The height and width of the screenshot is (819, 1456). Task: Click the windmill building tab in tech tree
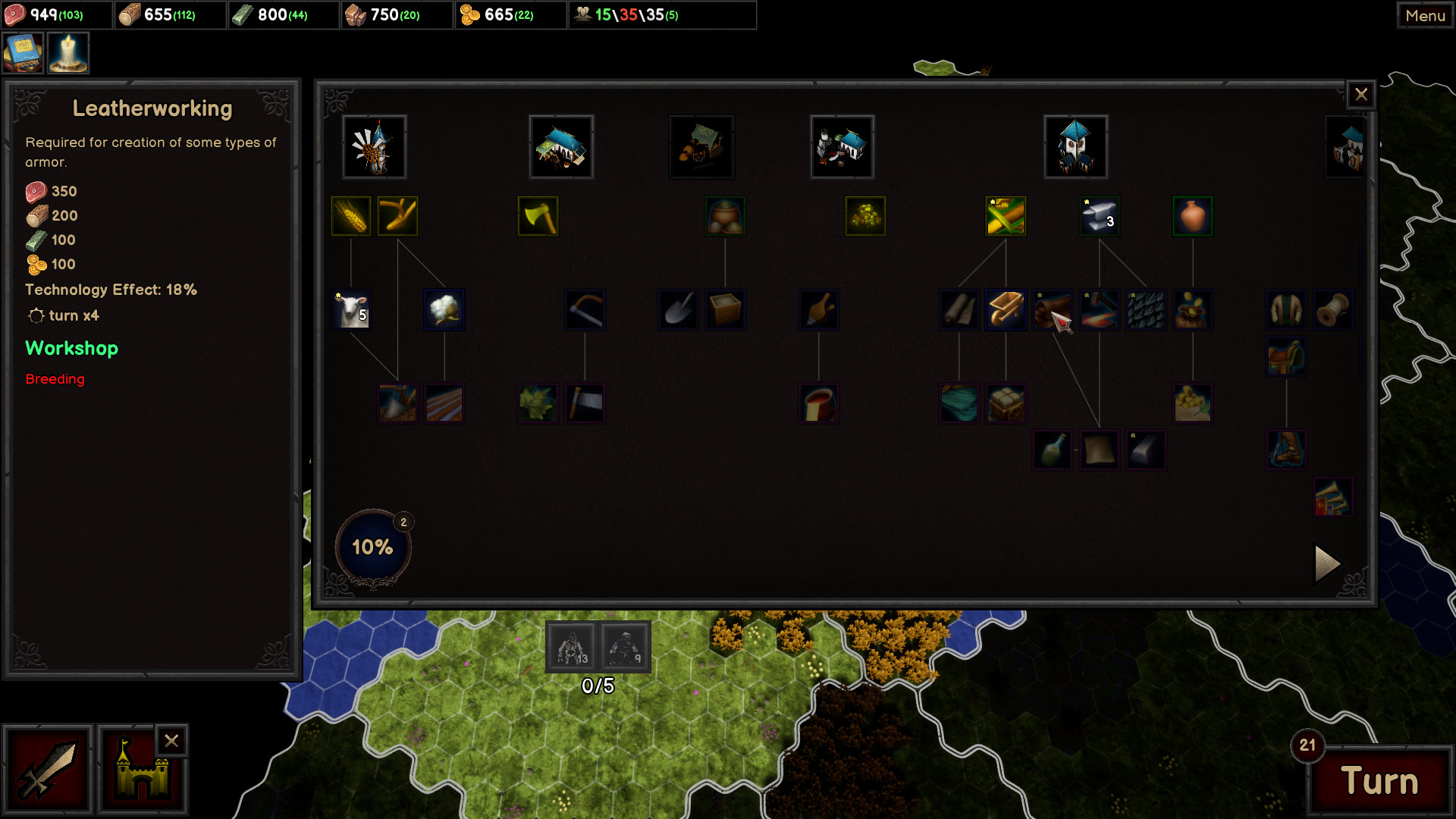point(374,146)
